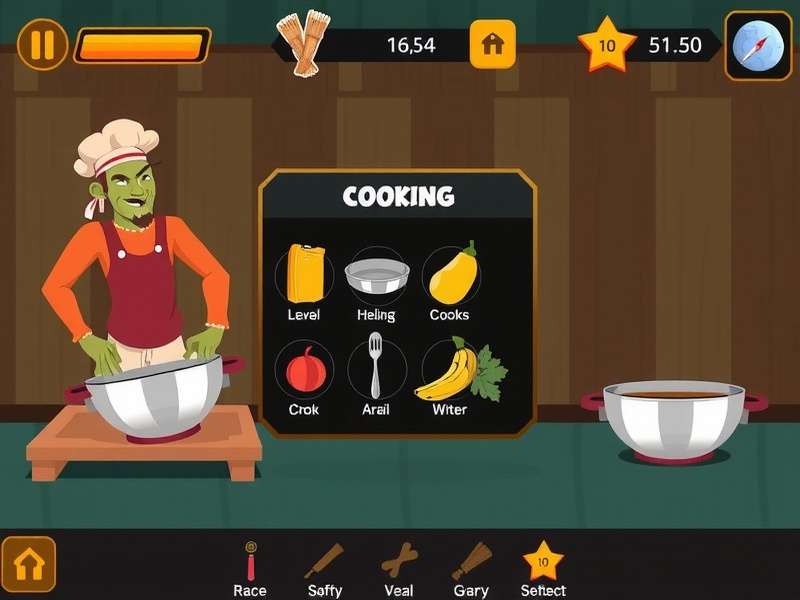Pick the Cooks yellow eggplant item

pos(451,275)
